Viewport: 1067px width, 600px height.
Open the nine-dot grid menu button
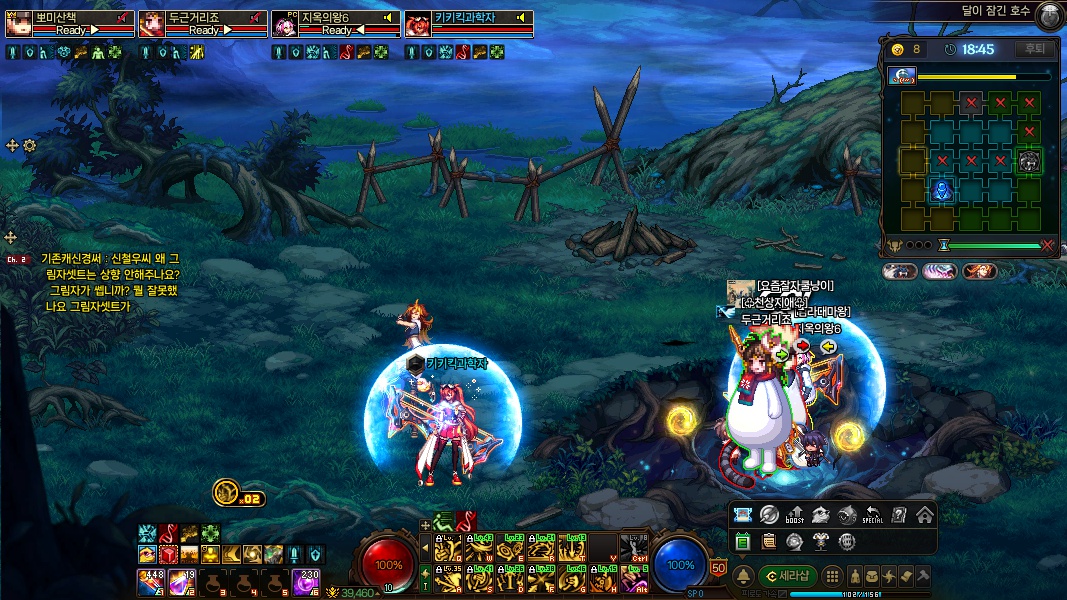pyautogui.click(x=831, y=576)
